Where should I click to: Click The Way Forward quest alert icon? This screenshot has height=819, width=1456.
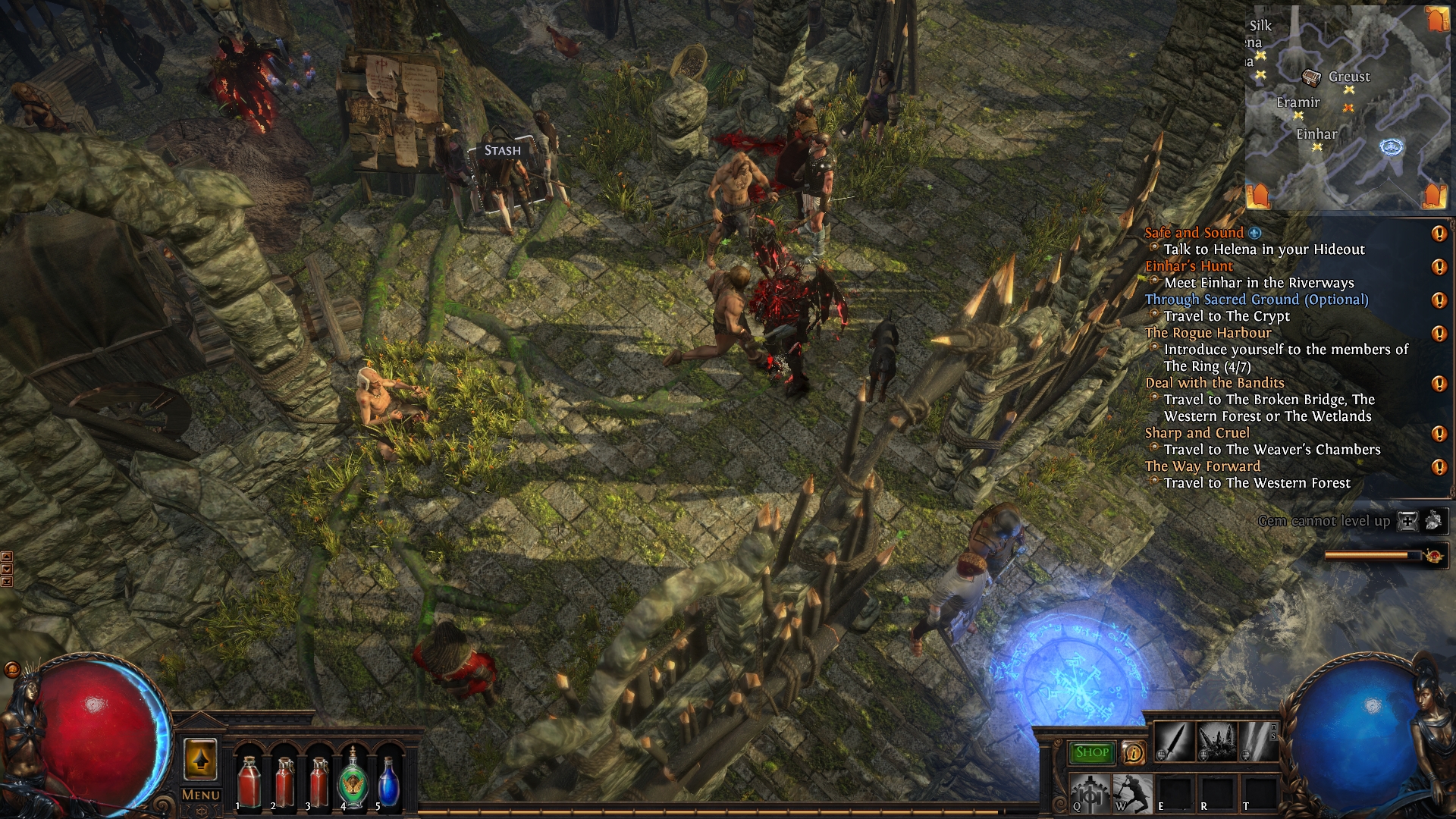tap(1438, 467)
